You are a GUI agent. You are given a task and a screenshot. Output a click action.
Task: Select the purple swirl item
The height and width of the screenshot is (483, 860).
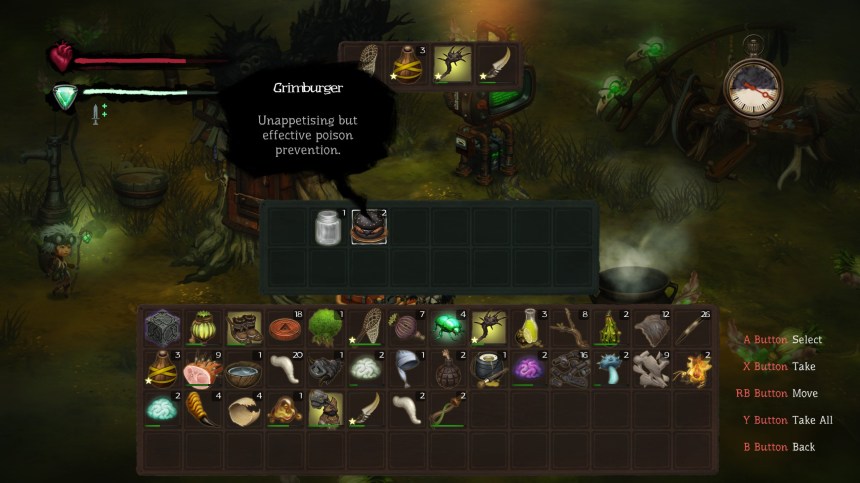(x=529, y=369)
